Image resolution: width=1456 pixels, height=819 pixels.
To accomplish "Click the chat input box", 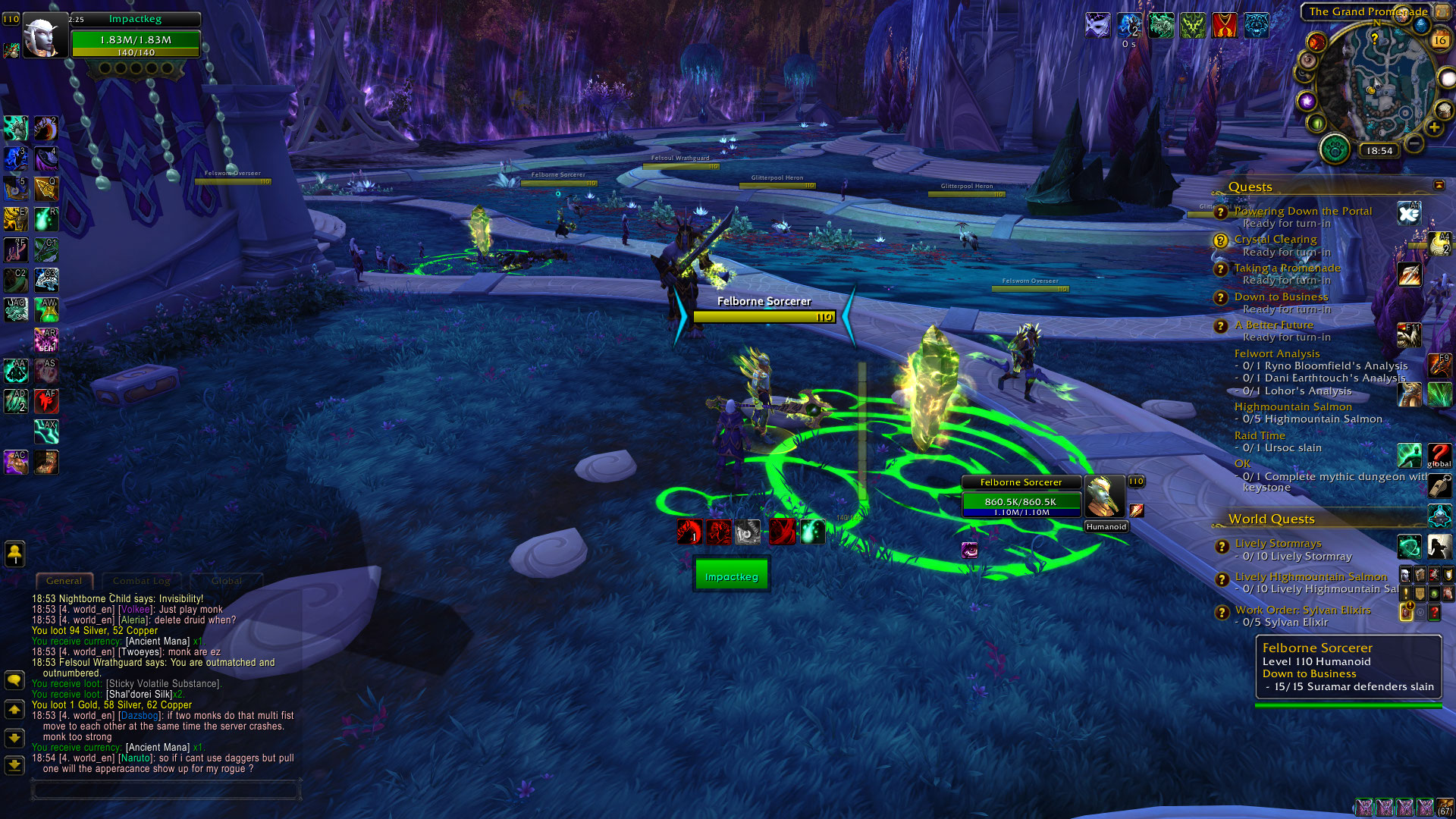I will (165, 790).
